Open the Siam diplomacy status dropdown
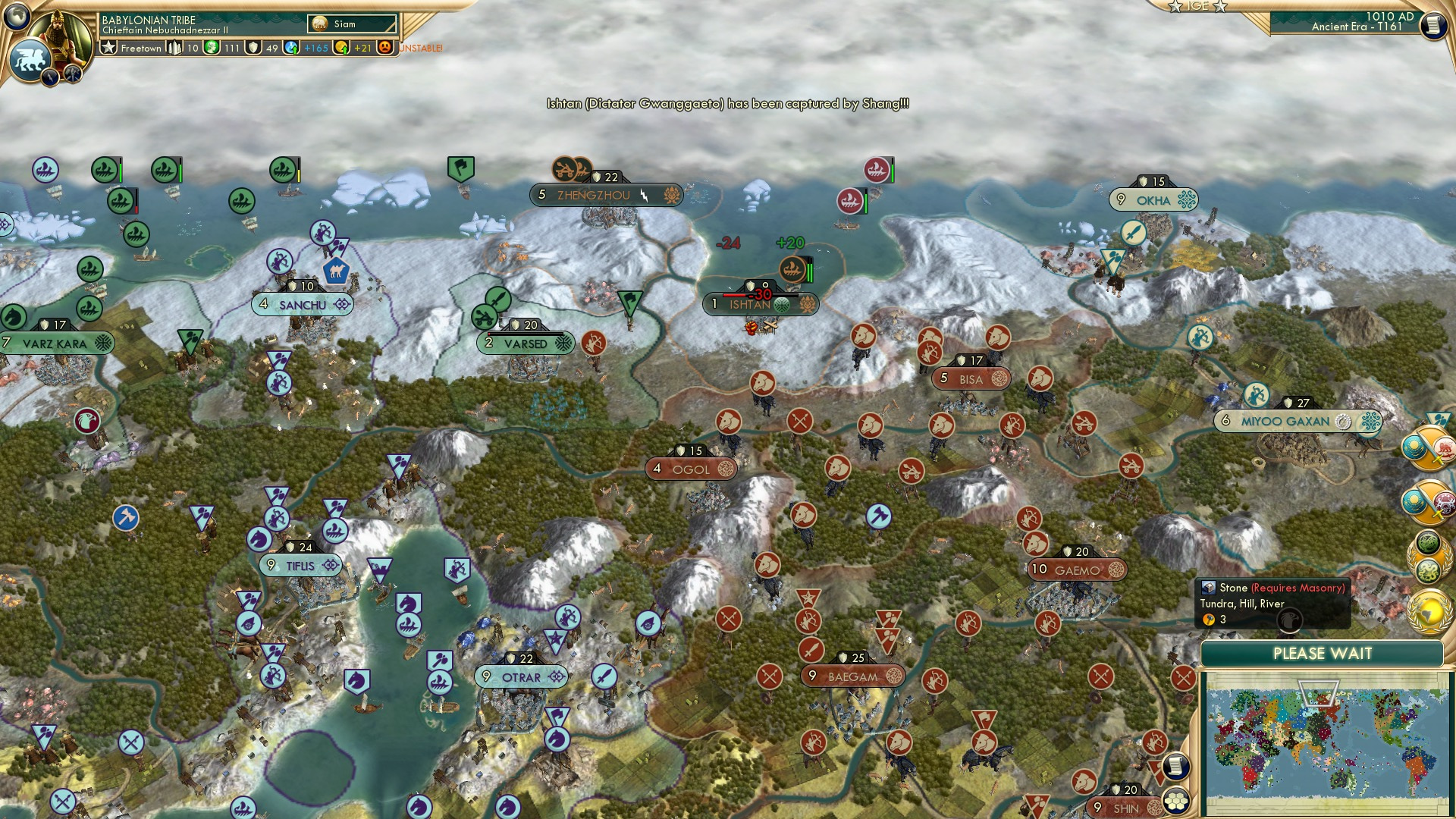 coord(353,24)
